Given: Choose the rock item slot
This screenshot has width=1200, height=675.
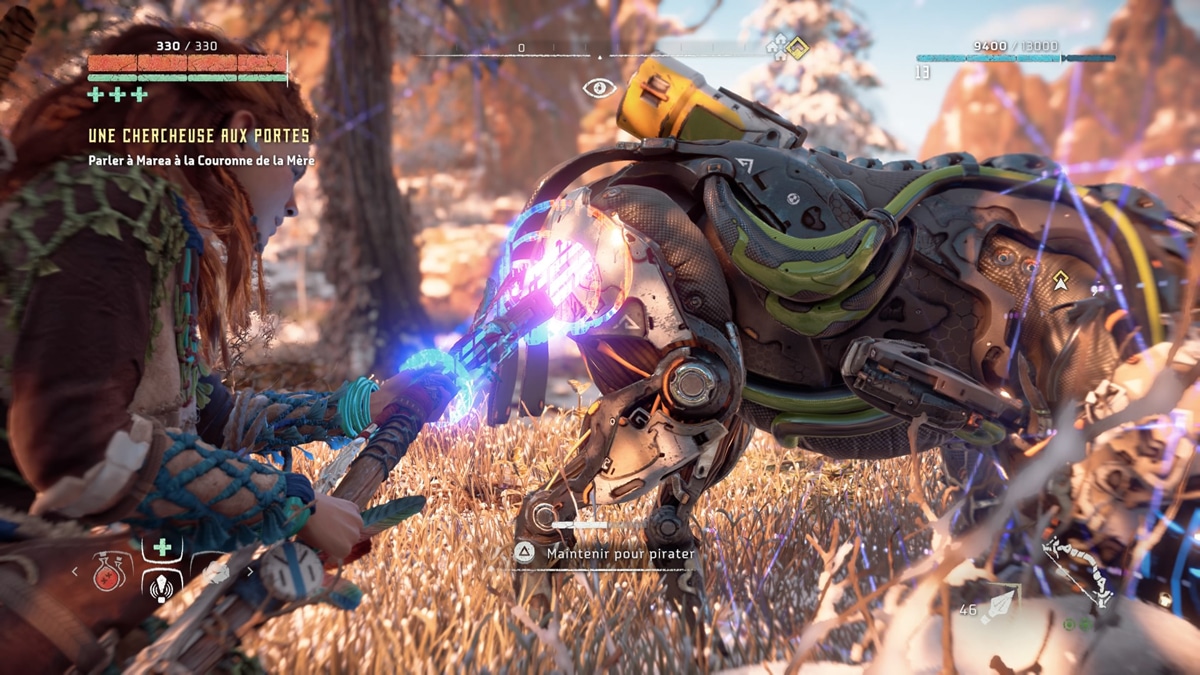Looking at the screenshot, I should point(216,572).
